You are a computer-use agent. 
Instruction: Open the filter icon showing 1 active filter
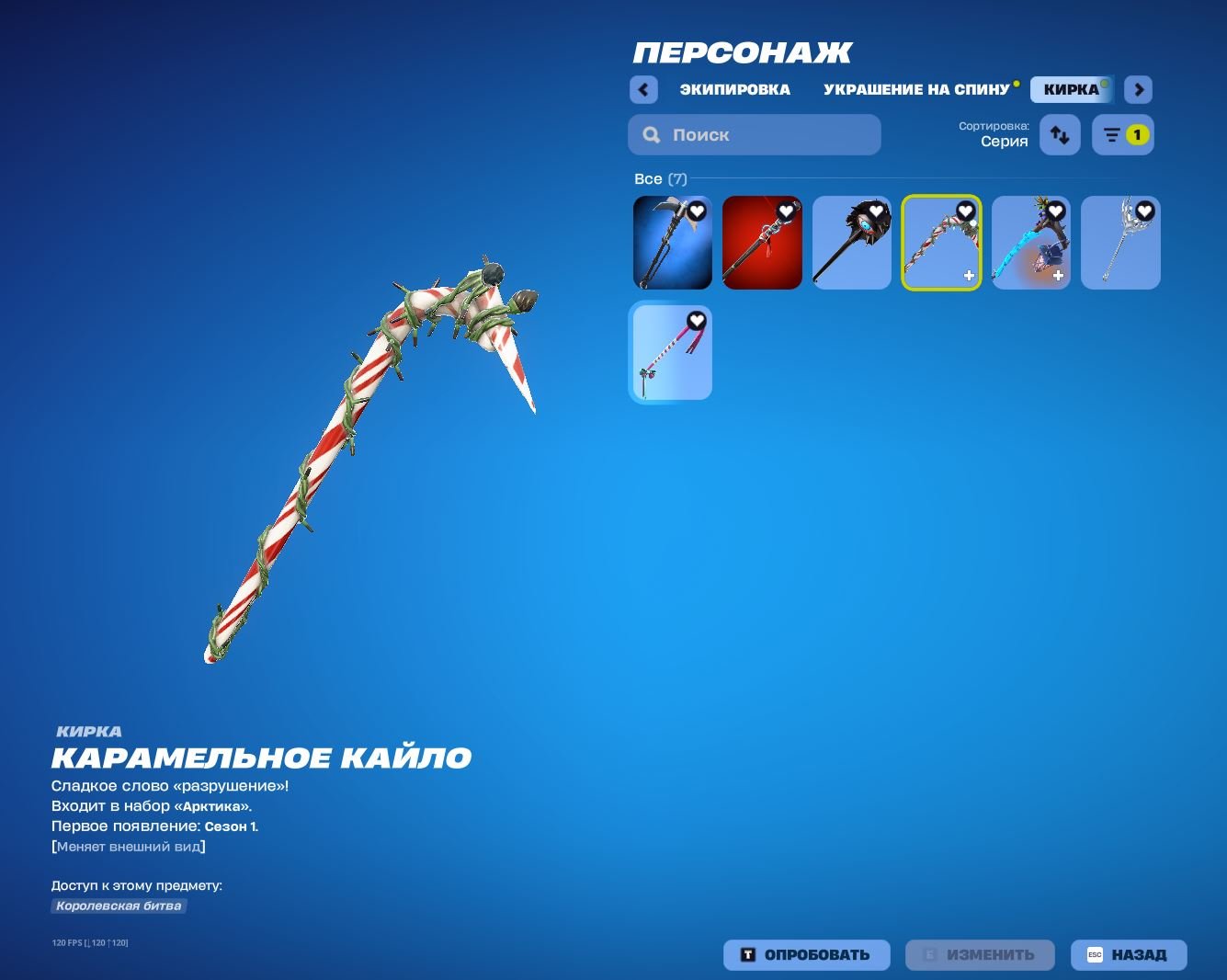coord(1122,134)
